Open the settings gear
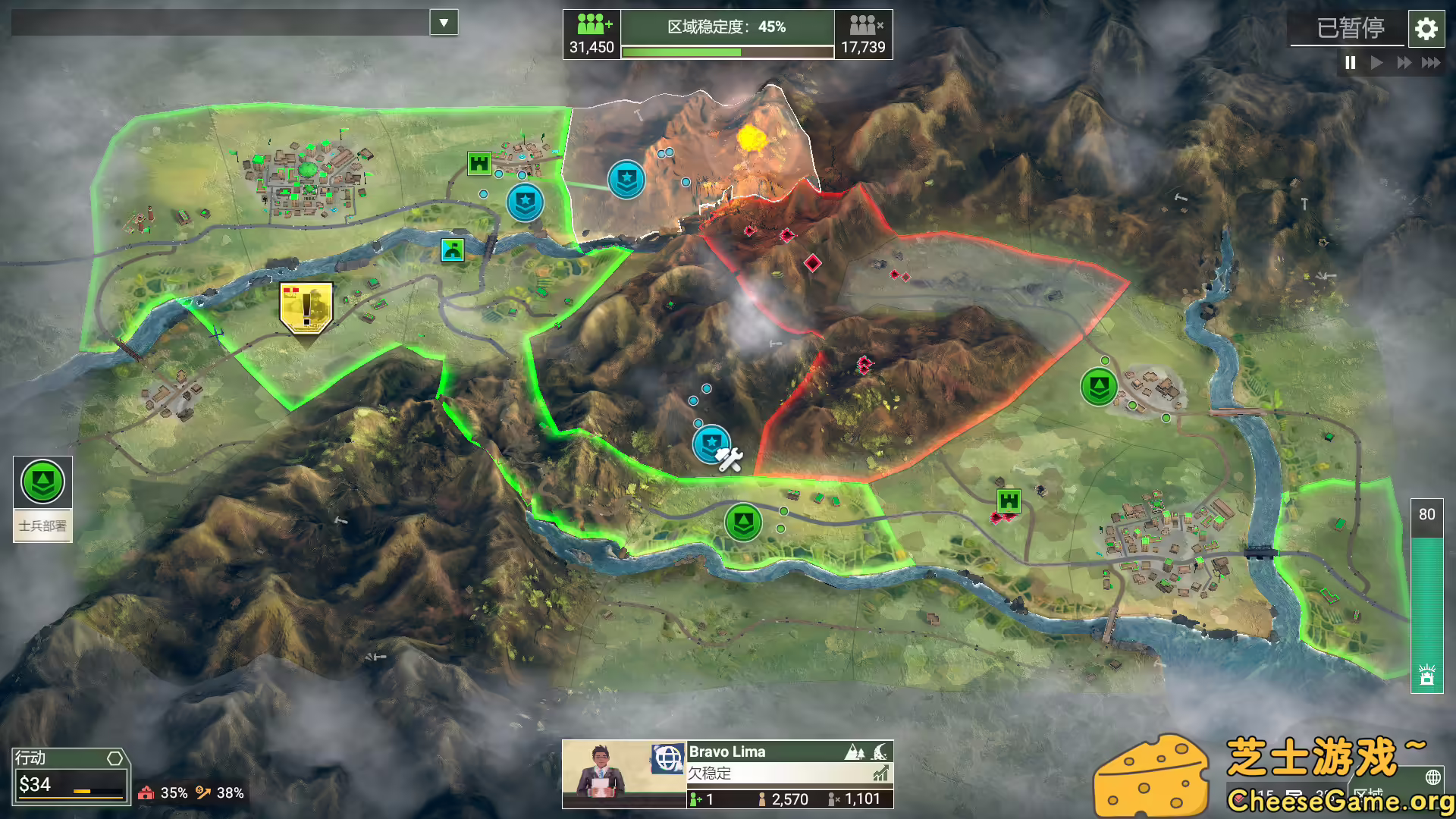1456x819 pixels. [x=1426, y=29]
